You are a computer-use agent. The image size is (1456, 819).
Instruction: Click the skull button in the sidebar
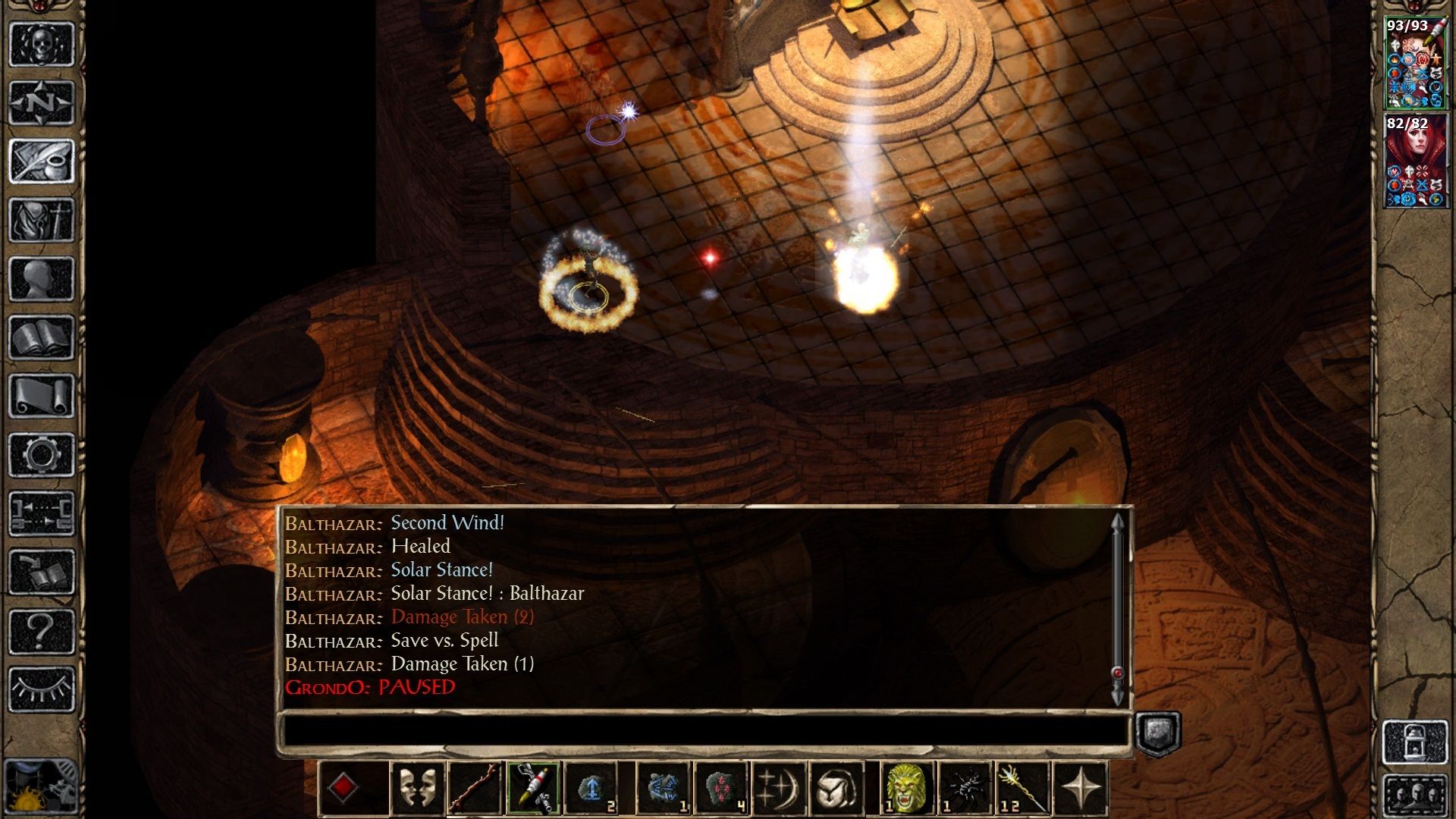click(x=42, y=44)
